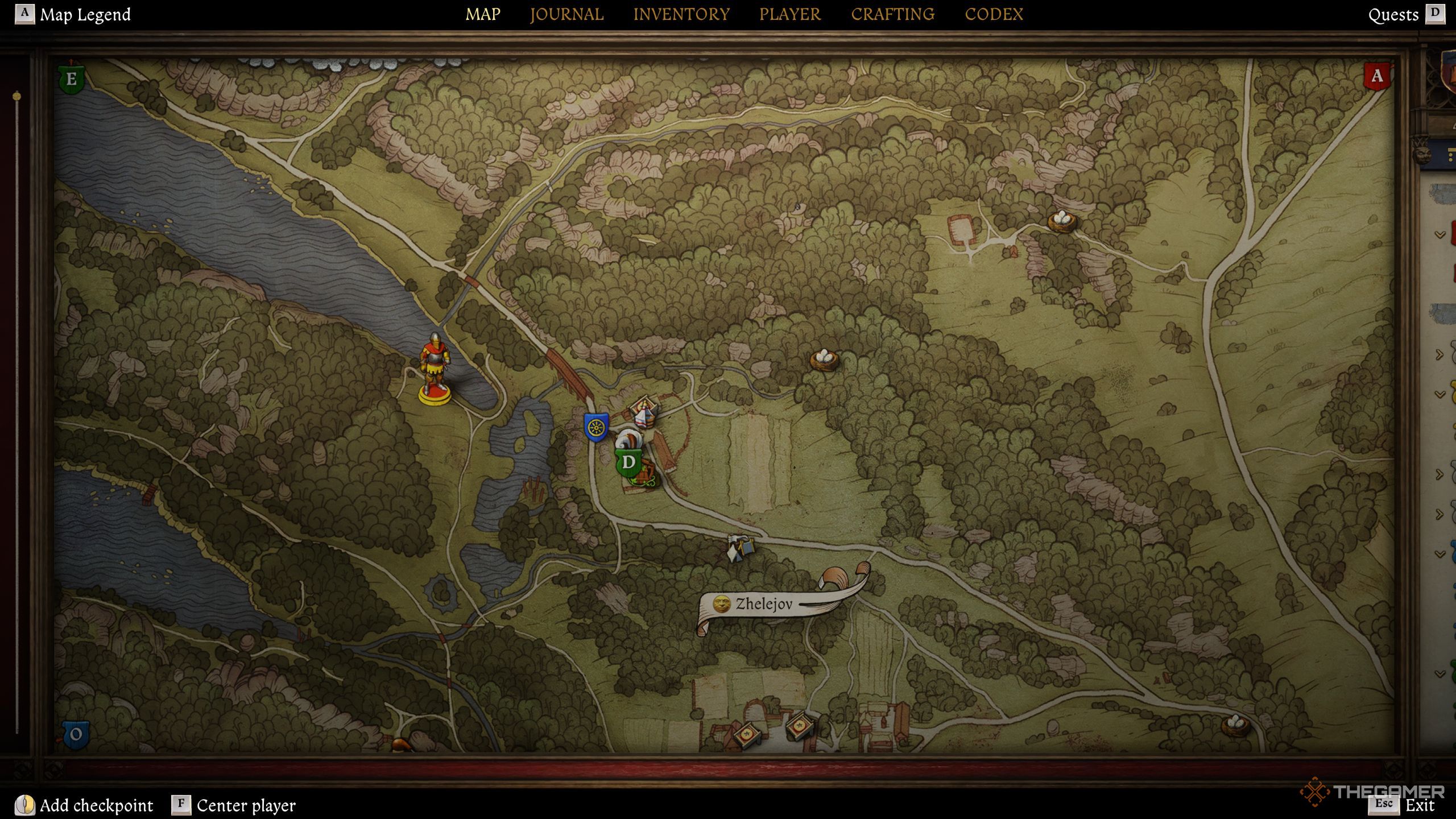Switch to the Inventory tab

pos(681,14)
